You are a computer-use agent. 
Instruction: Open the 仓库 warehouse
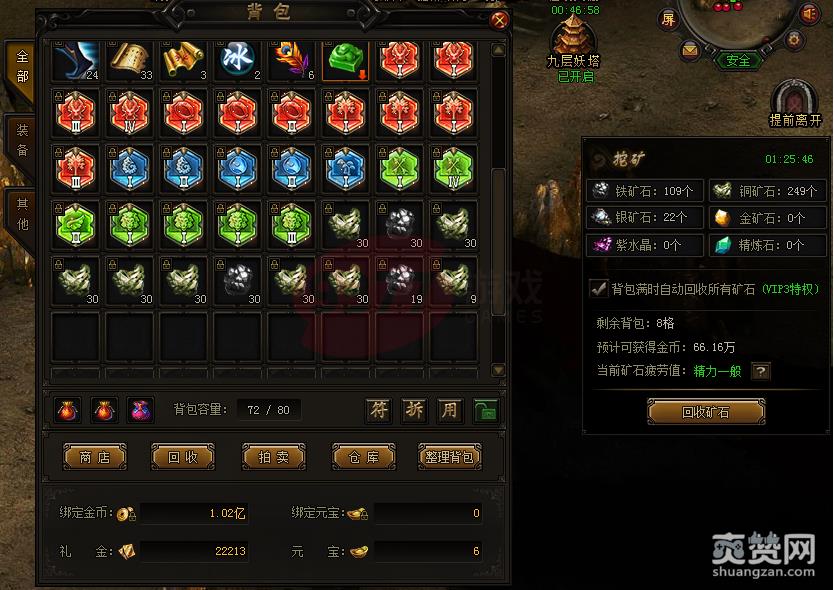pyautogui.click(x=364, y=457)
